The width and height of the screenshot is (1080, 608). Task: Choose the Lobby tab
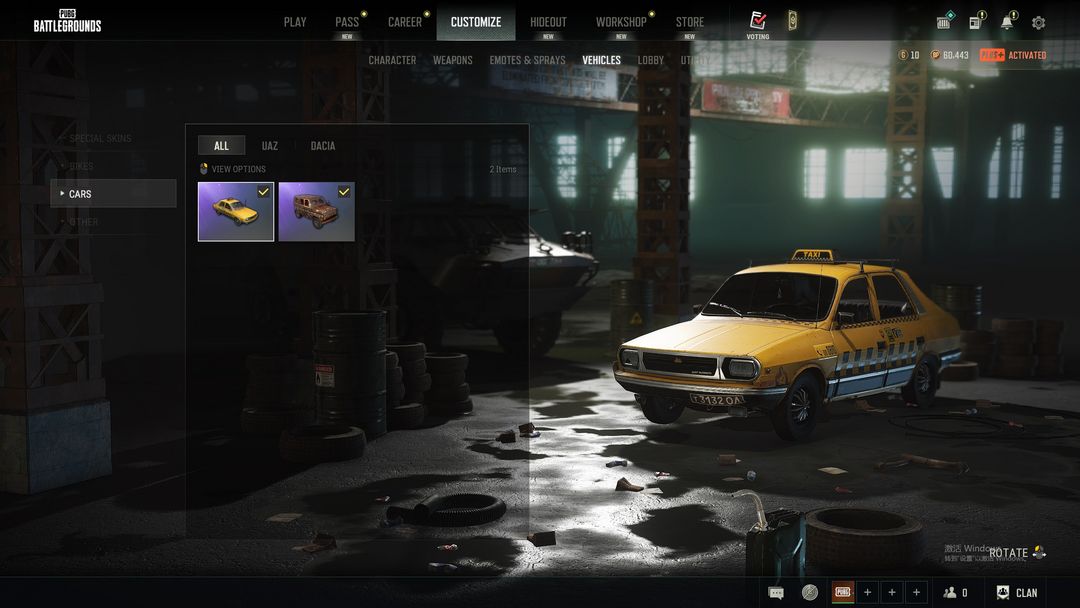651,60
